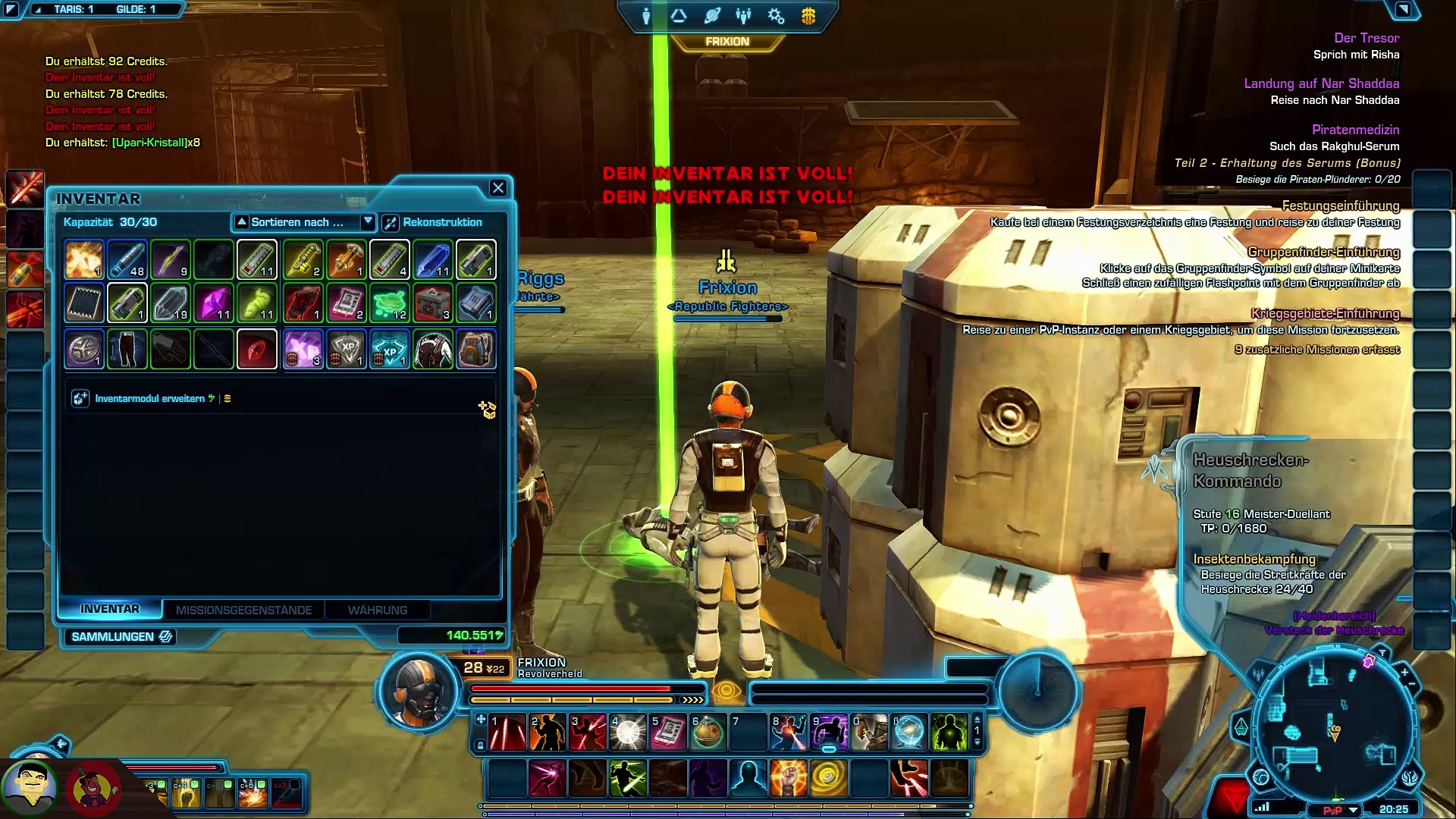Activate the white flash ability in slot 4

(628, 733)
